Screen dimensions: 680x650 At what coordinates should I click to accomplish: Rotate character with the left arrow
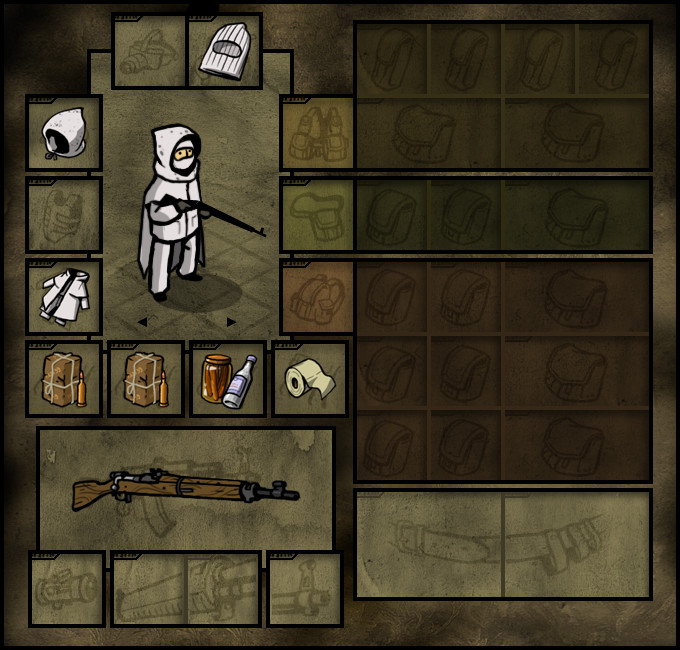pos(142,322)
